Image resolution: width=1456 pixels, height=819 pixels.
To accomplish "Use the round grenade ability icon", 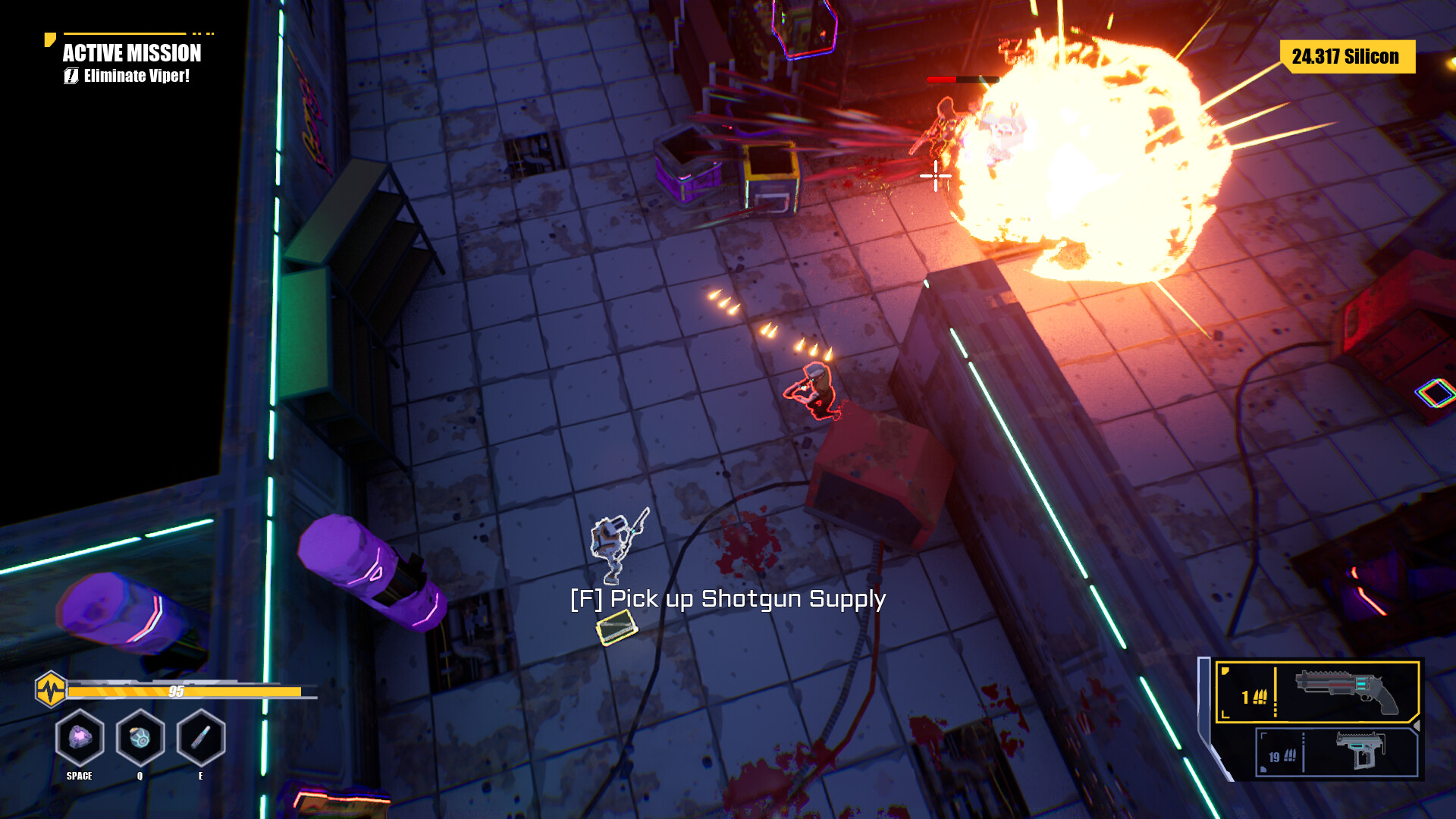I will tap(140, 737).
